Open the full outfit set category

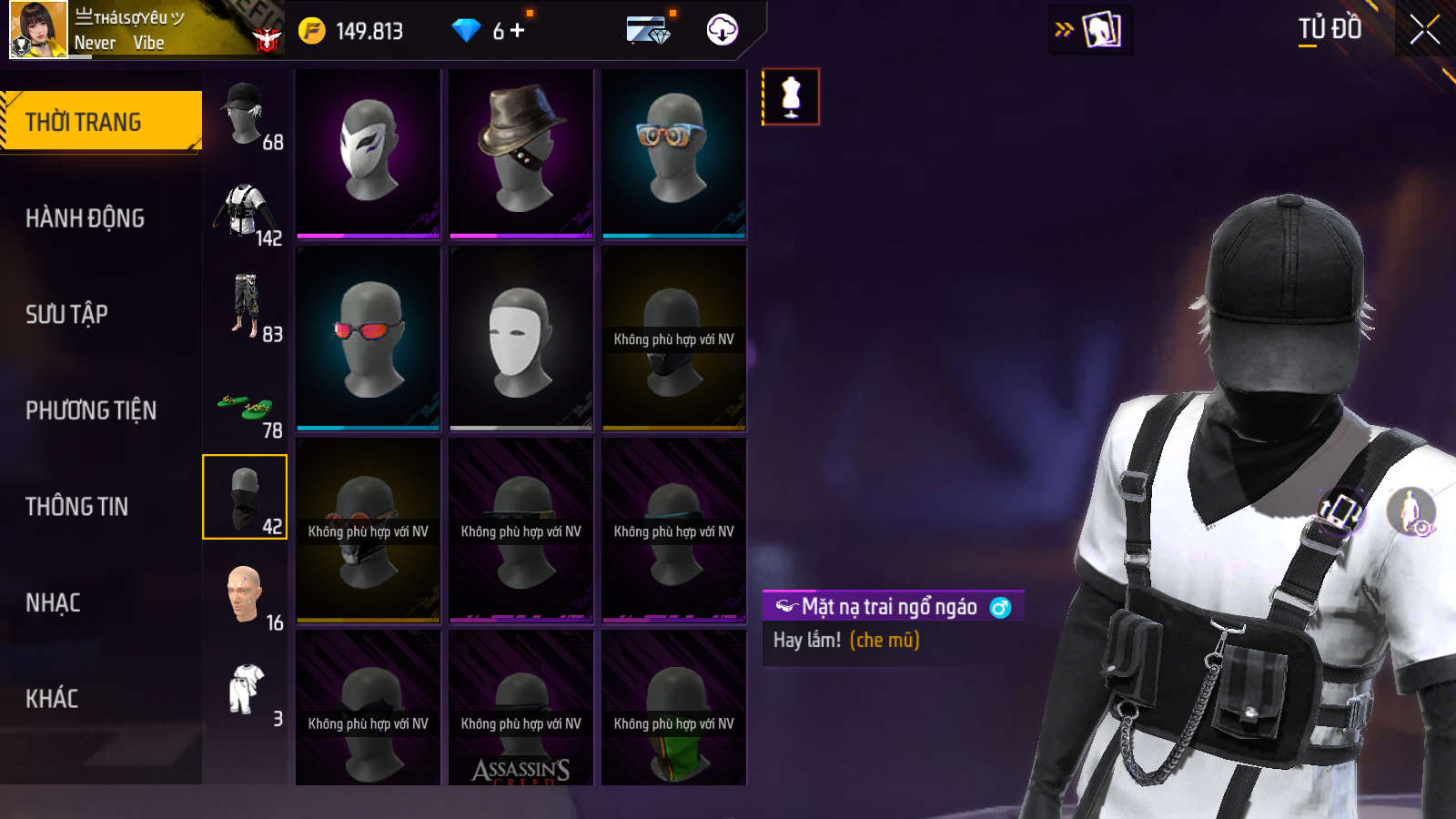pyautogui.click(x=245, y=693)
